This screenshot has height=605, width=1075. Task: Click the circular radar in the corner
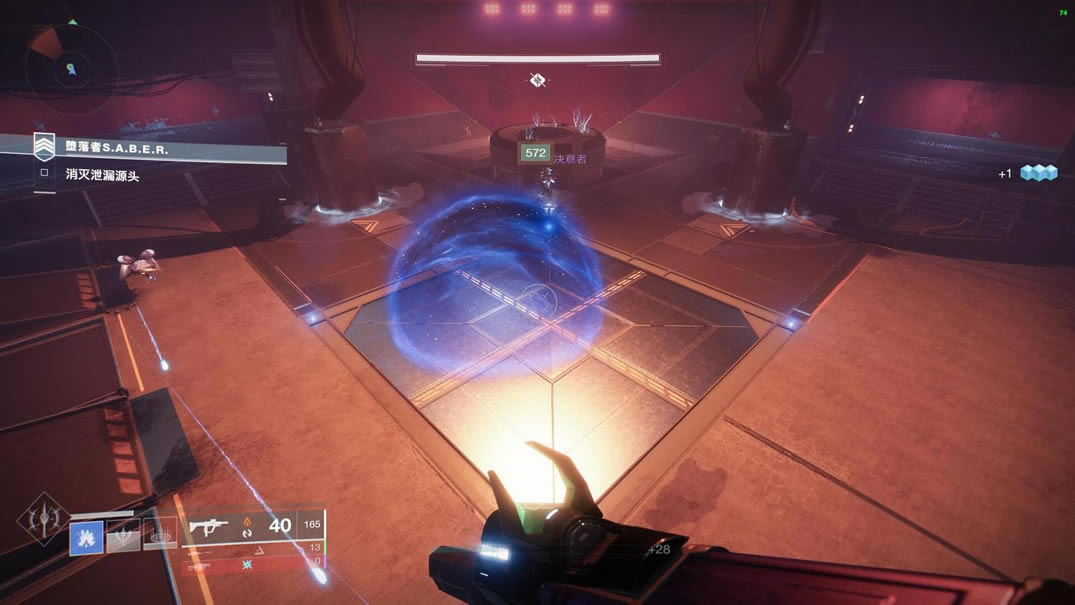pyautogui.click(x=70, y=67)
